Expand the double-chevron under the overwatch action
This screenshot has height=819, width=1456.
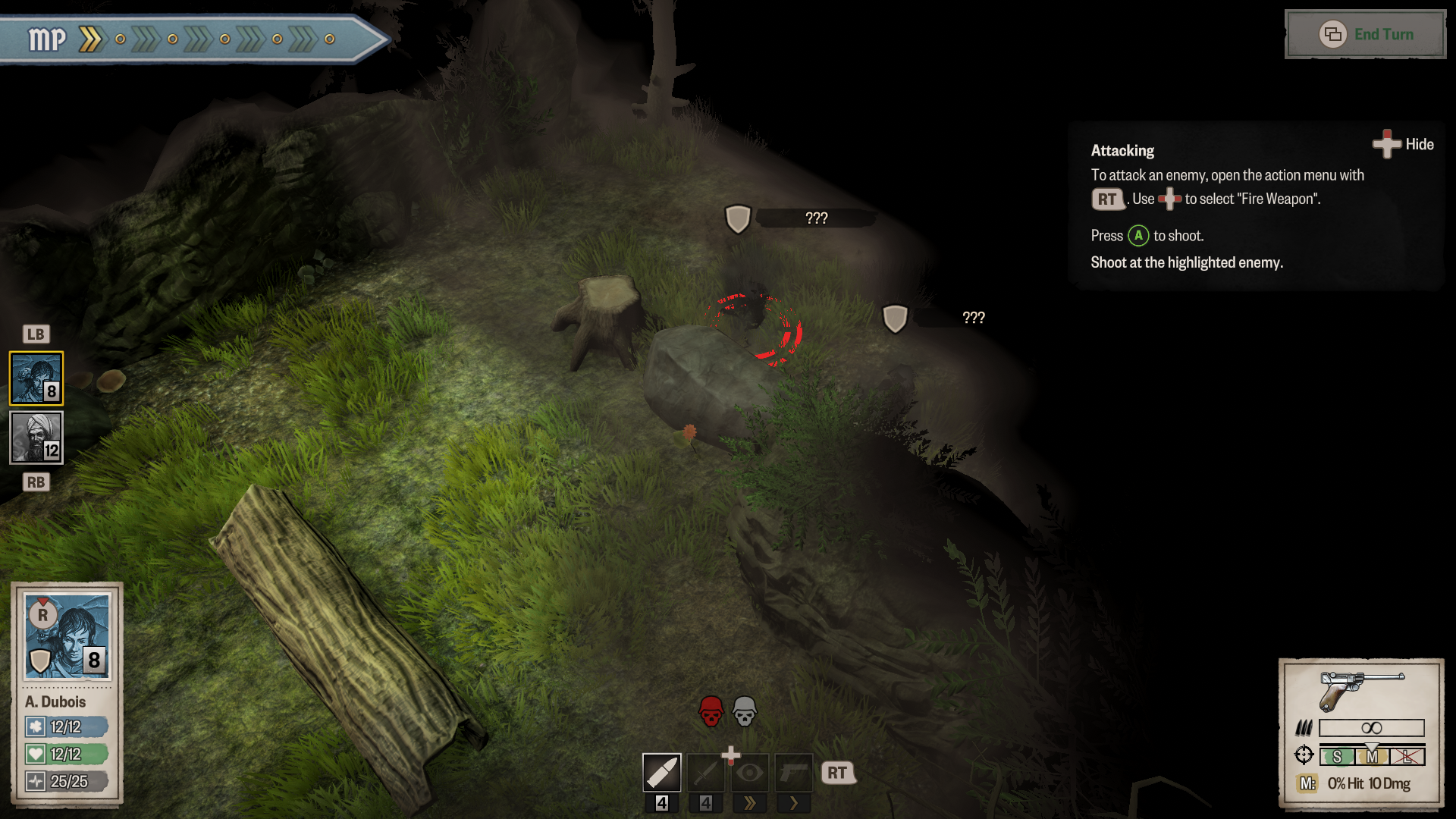750,803
